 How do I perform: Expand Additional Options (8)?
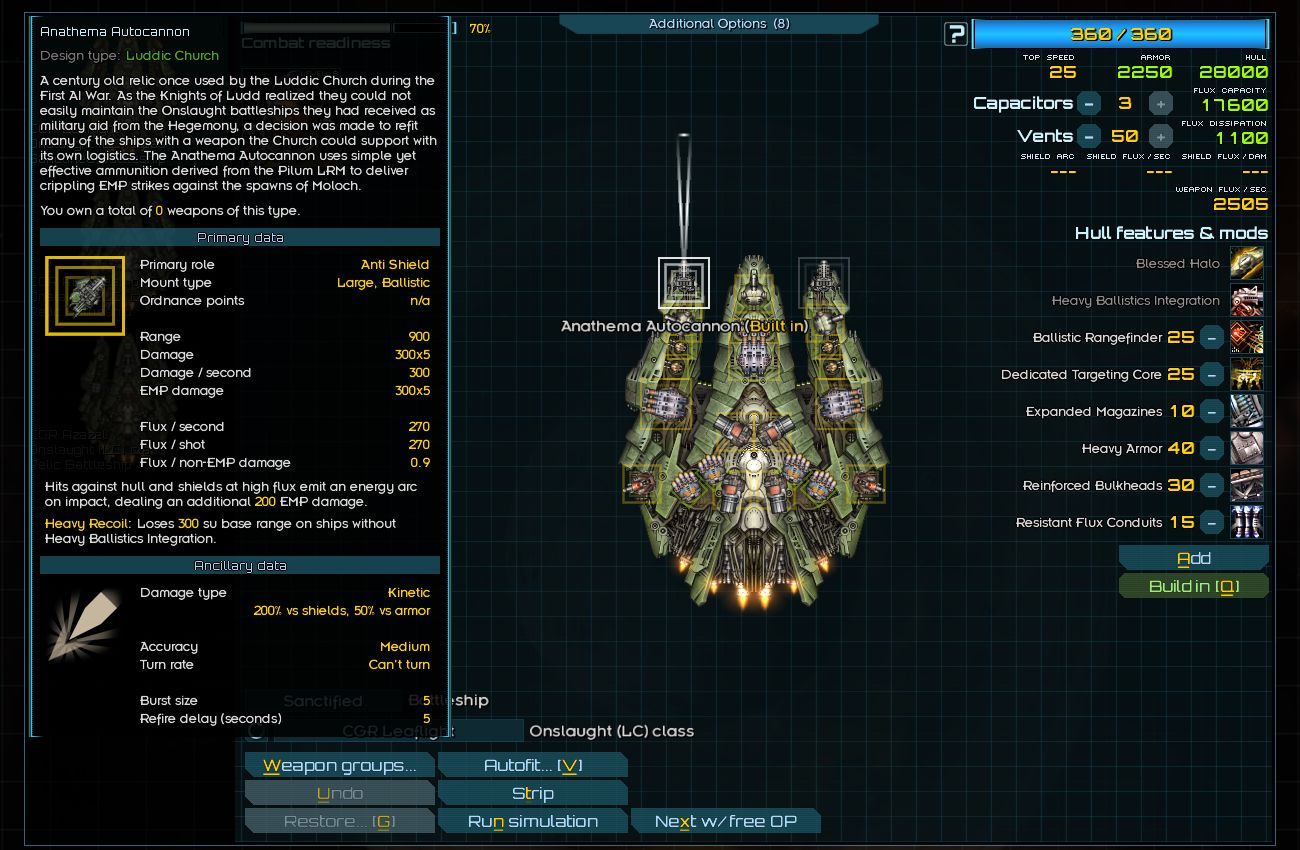click(x=718, y=24)
